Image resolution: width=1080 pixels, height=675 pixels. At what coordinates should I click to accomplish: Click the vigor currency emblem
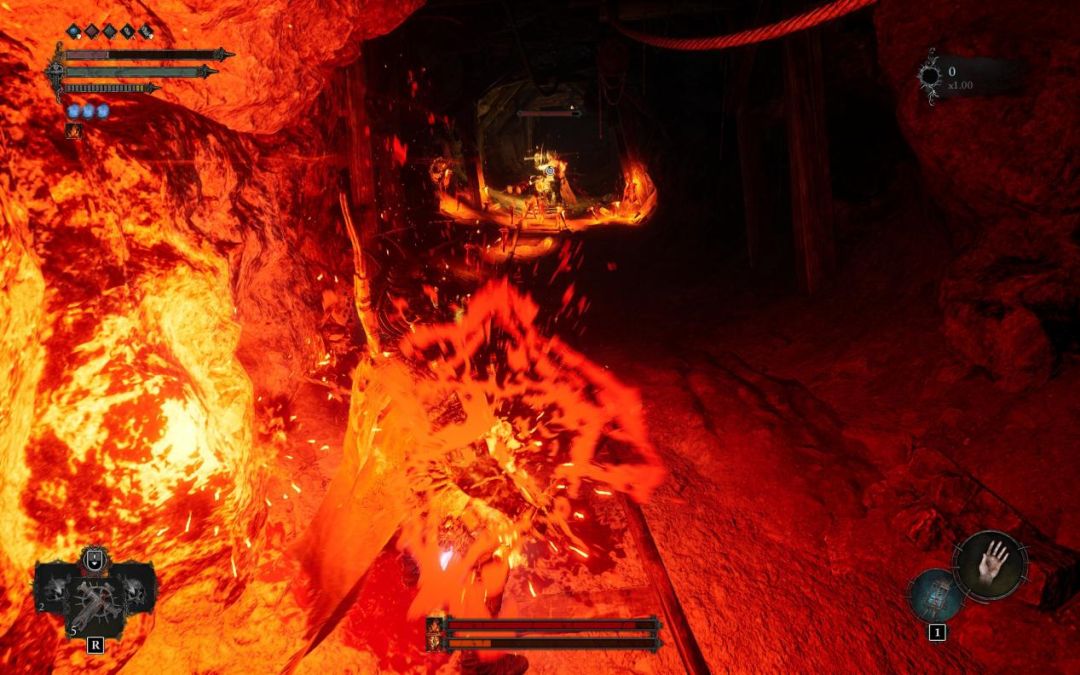tap(931, 75)
